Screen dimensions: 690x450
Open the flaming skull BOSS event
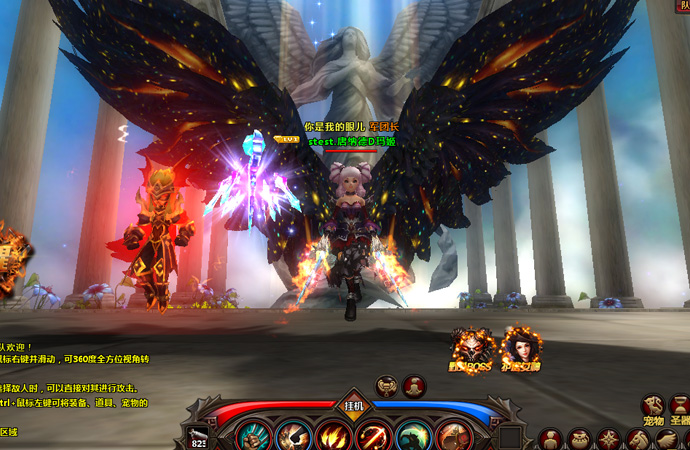(471, 350)
